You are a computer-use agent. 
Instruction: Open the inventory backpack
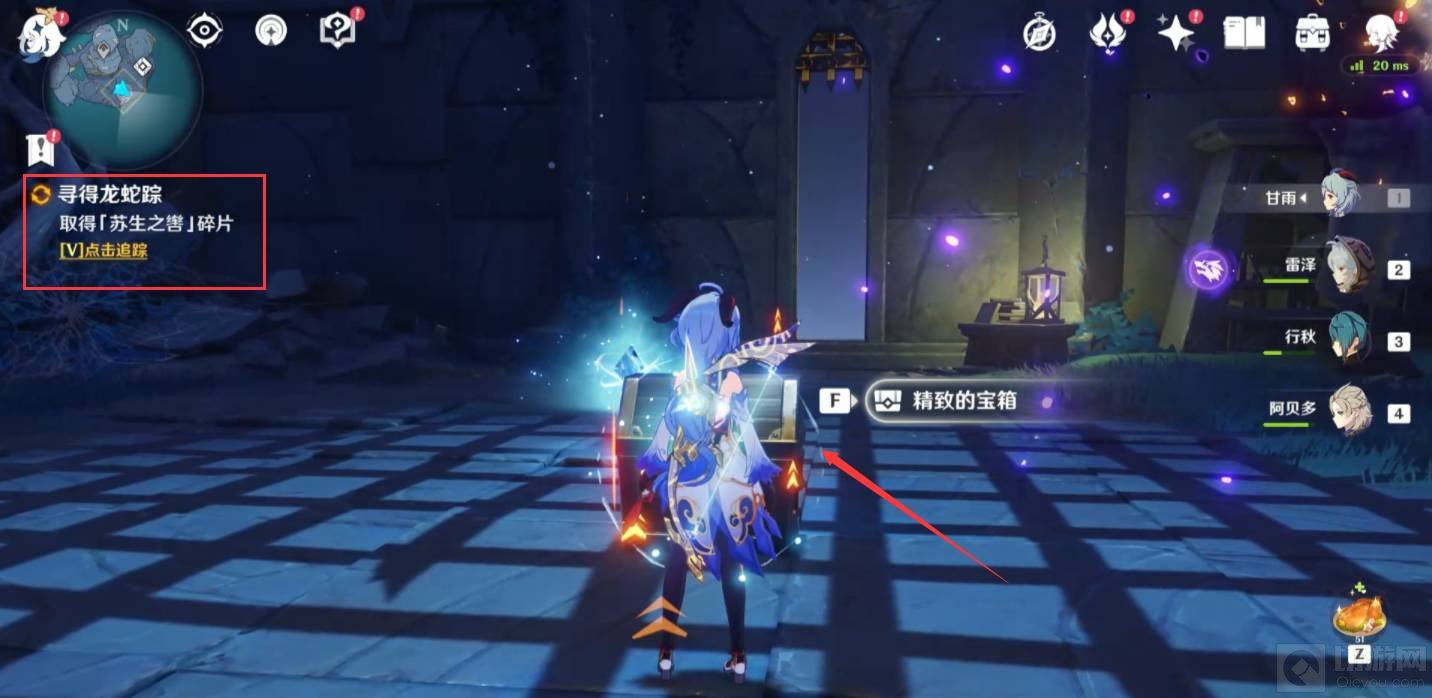1312,32
